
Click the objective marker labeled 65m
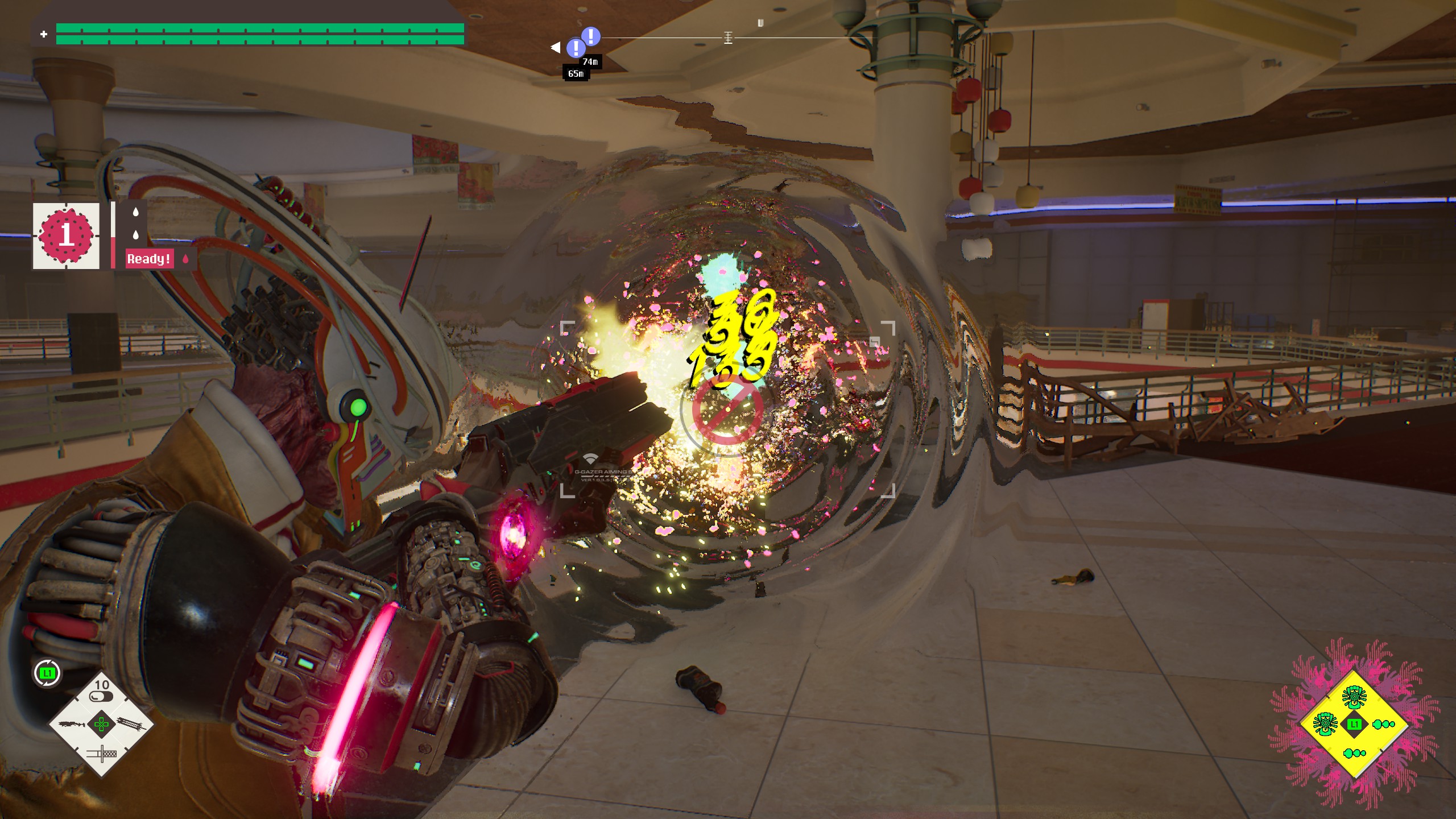576,48
